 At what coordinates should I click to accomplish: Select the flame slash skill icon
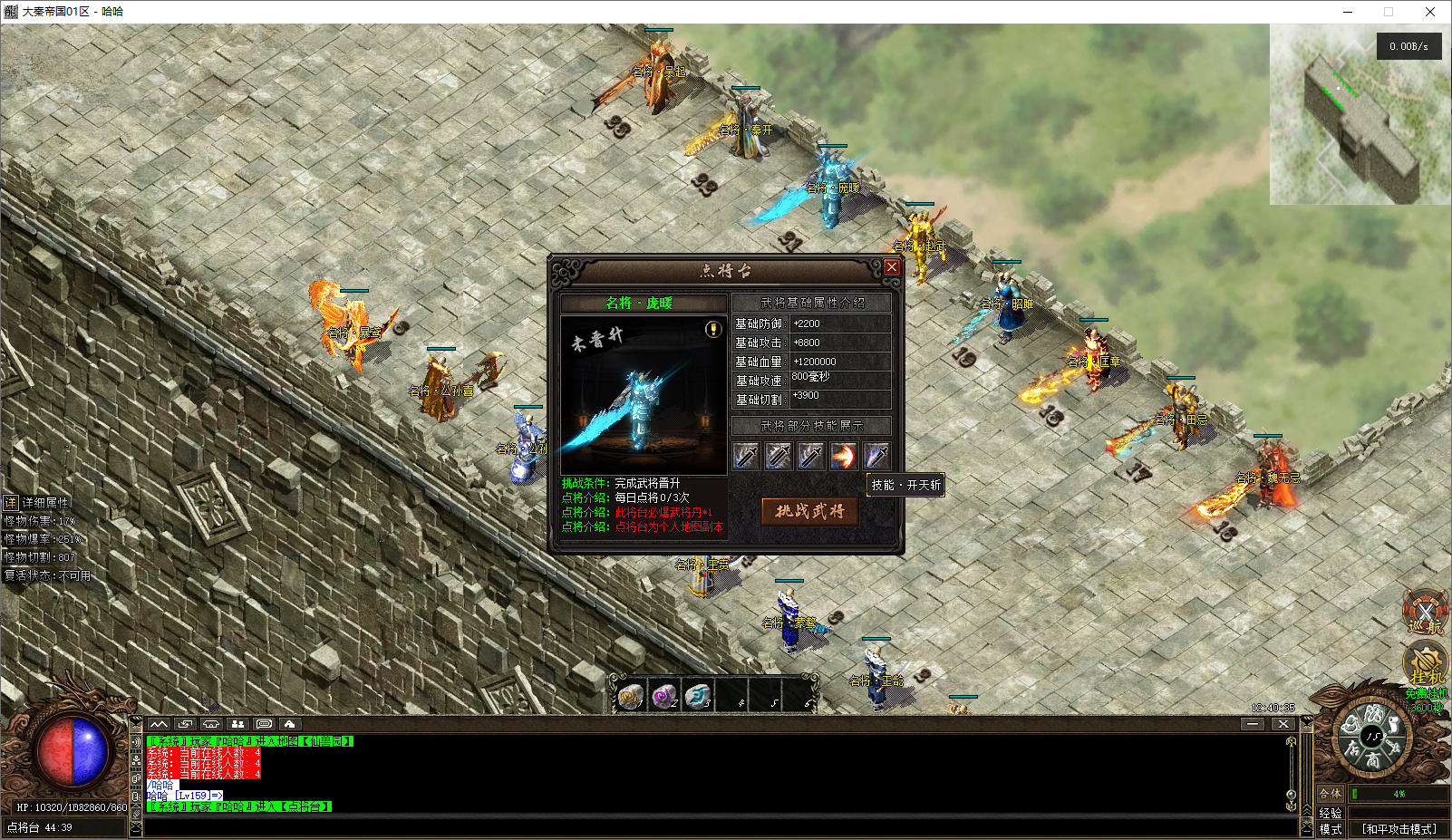pos(843,456)
